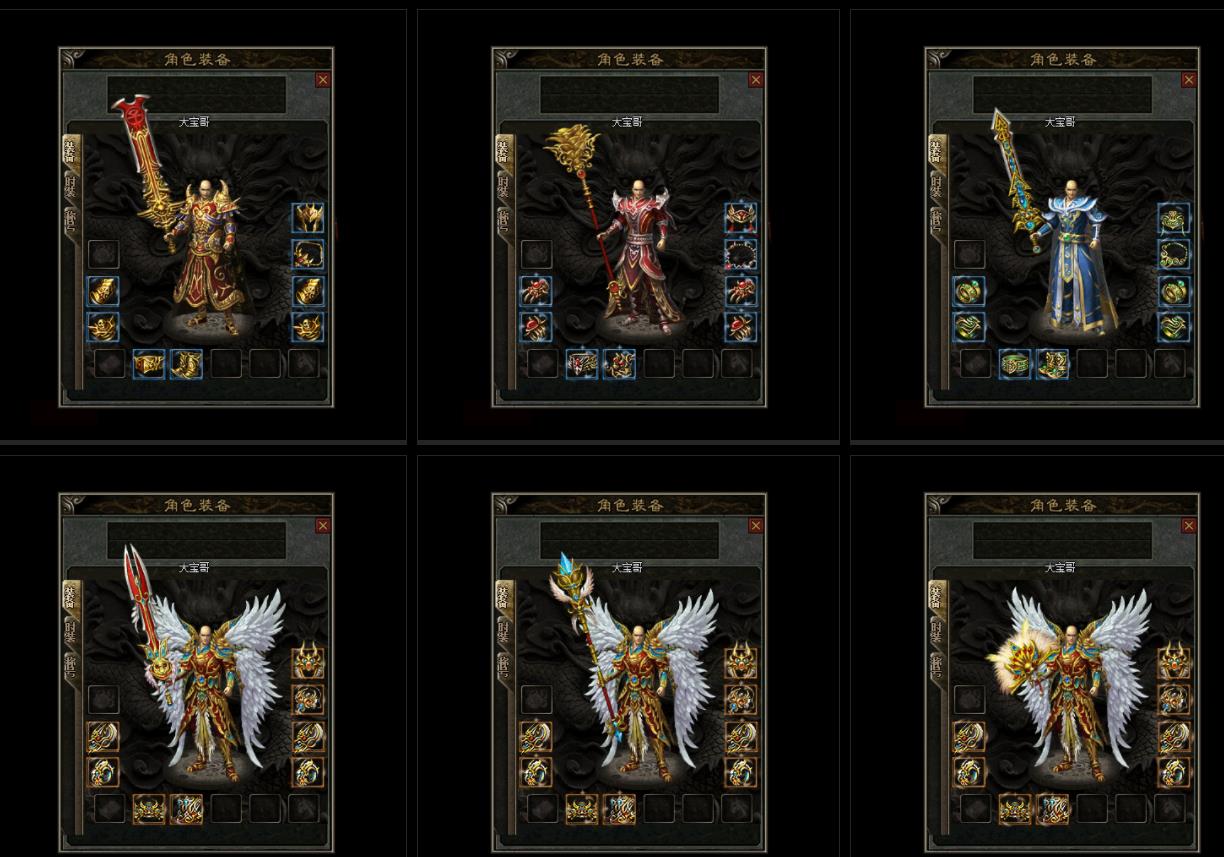Screen dimensions: 1224x857
Task: Select the jade helmet in the blue-robe panel
Action: click(1173, 218)
